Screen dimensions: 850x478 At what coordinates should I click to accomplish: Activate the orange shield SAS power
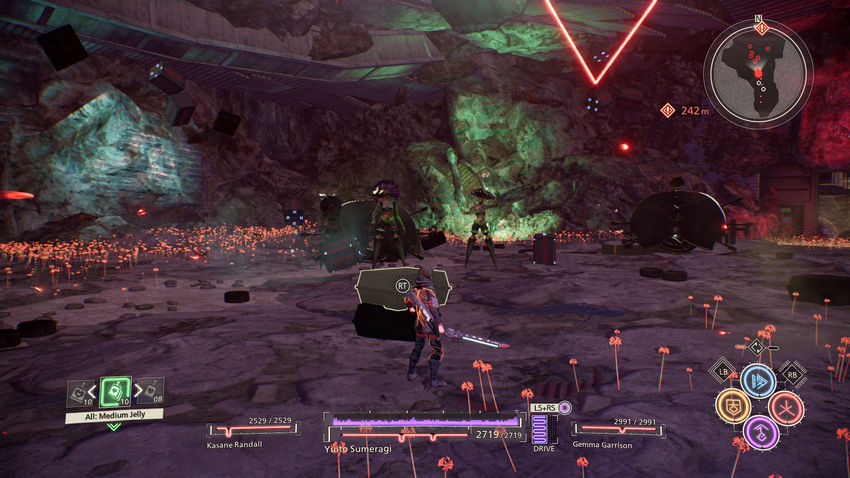(733, 406)
